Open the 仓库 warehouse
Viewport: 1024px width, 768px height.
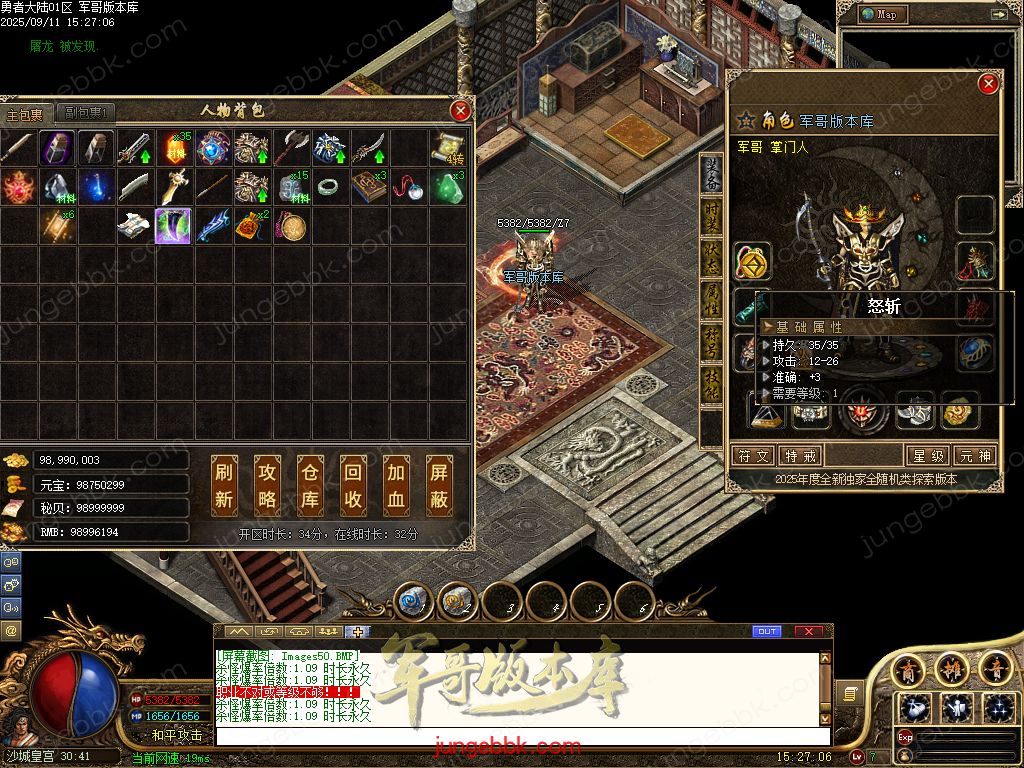311,484
